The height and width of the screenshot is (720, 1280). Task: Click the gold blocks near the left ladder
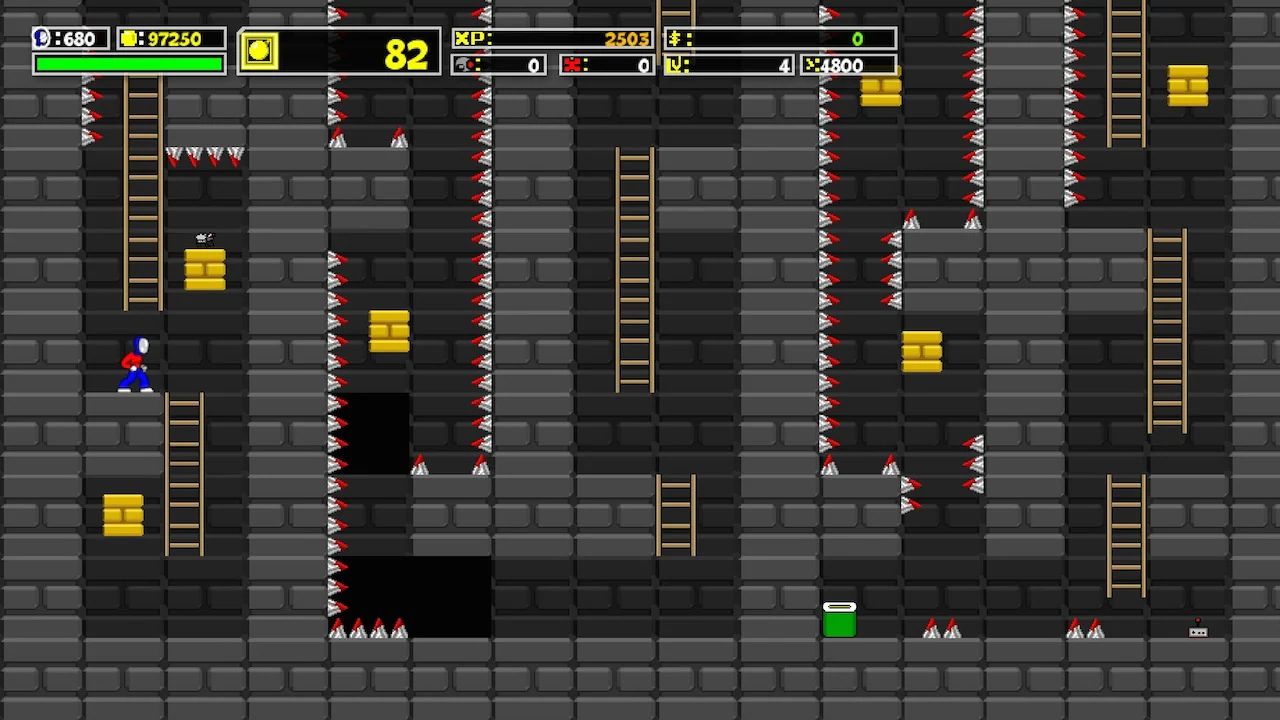[x=123, y=515]
